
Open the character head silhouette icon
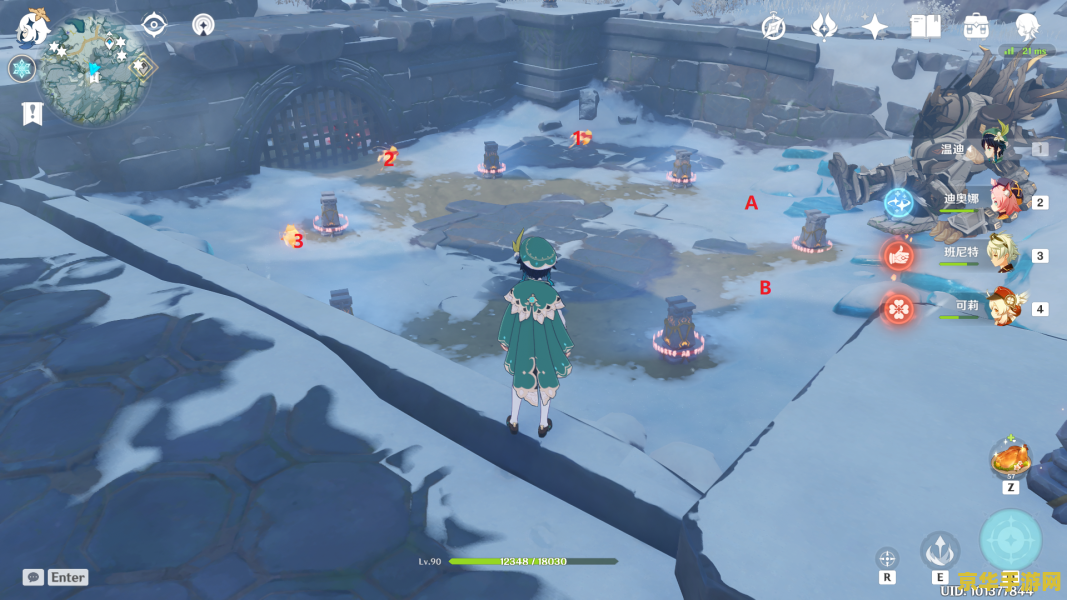1027,27
